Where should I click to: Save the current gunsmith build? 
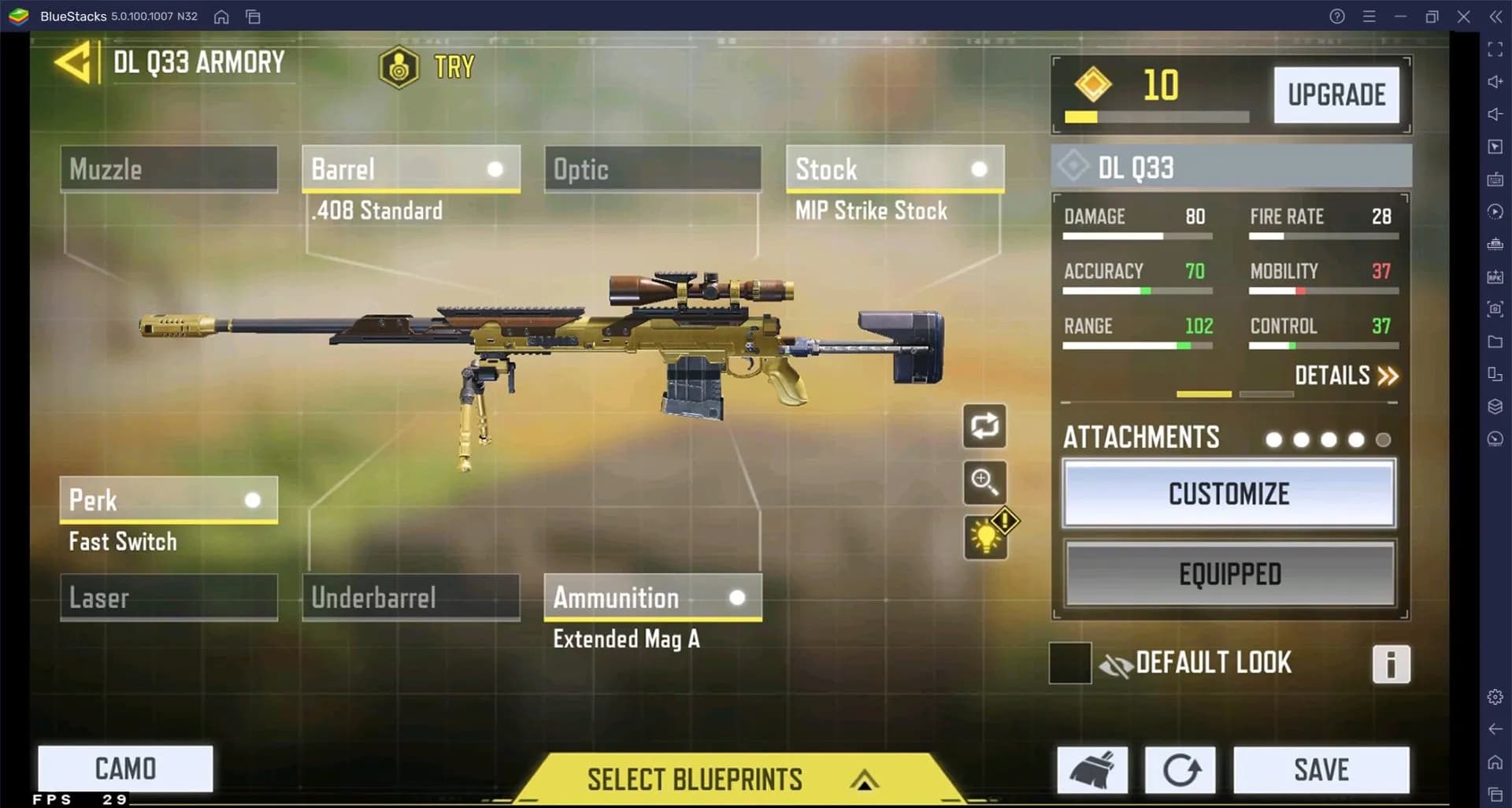pos(1321,770)
